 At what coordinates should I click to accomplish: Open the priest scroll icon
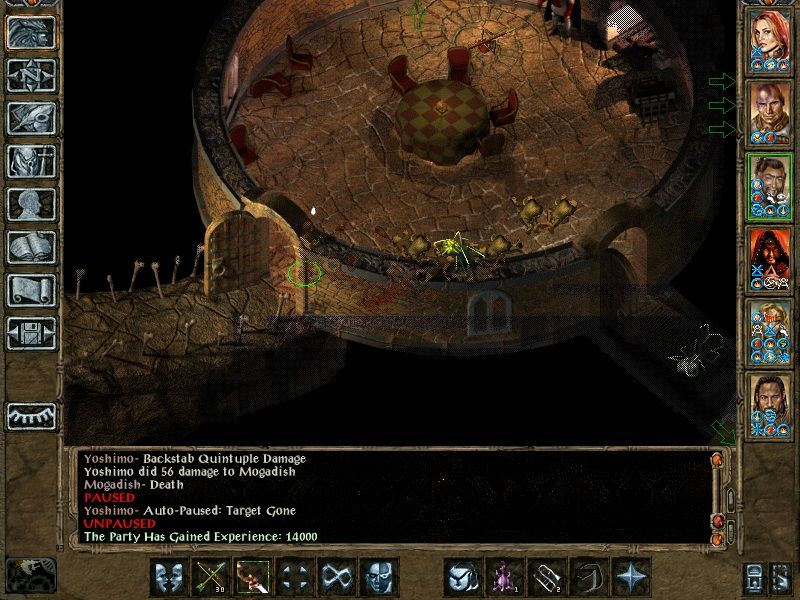click(31, 290)
